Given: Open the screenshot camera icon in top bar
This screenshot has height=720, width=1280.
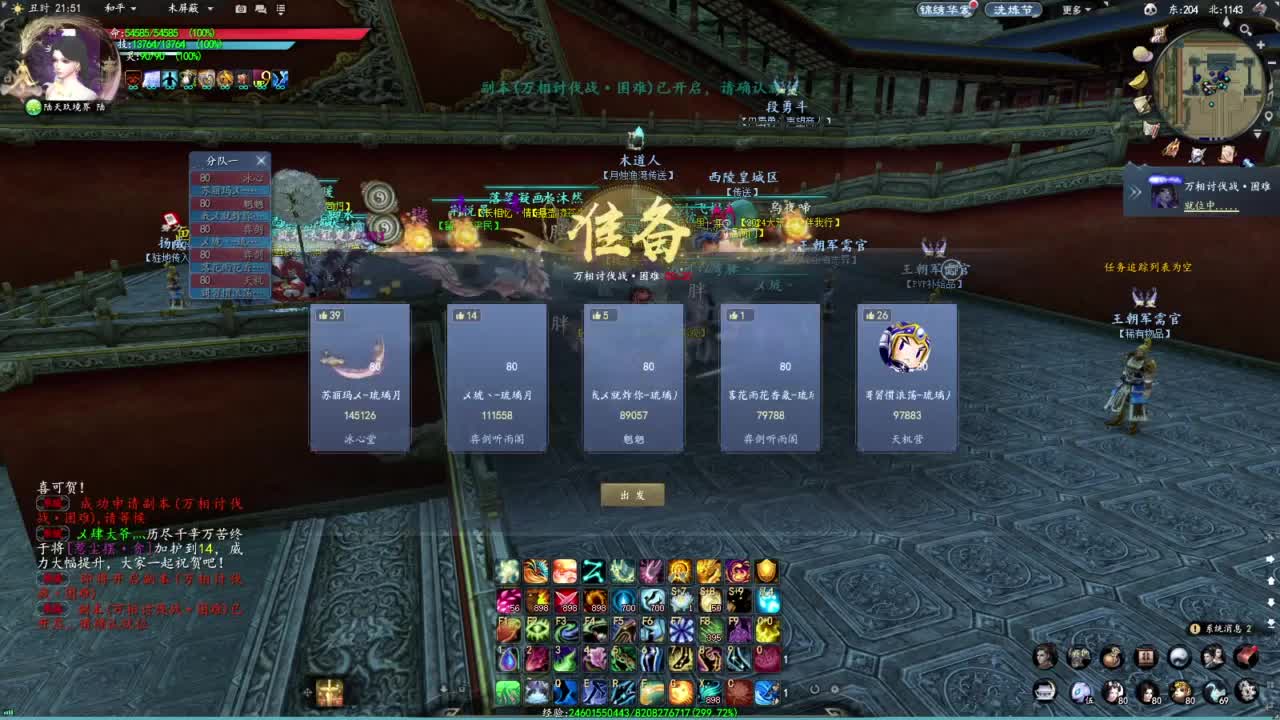Looking at the screenshot, I should [x=239, y=10].
